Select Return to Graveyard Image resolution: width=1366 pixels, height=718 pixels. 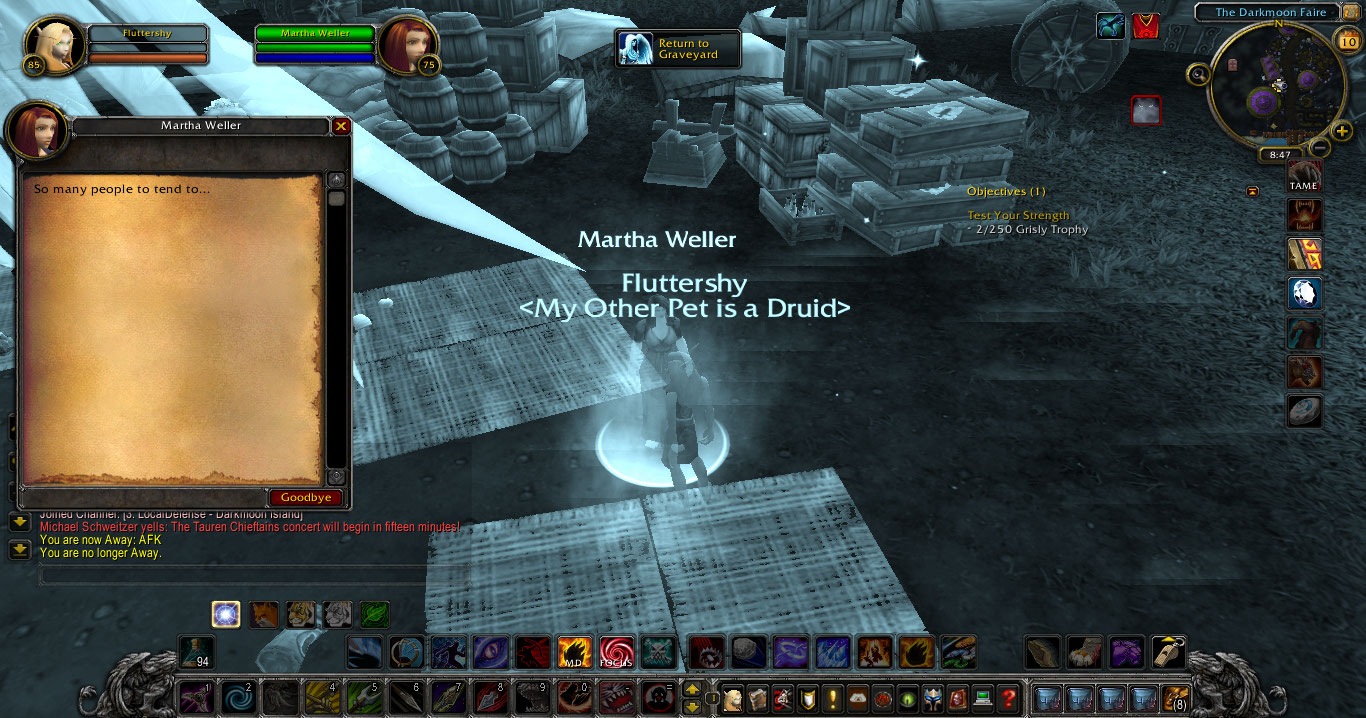pos(679,48)
